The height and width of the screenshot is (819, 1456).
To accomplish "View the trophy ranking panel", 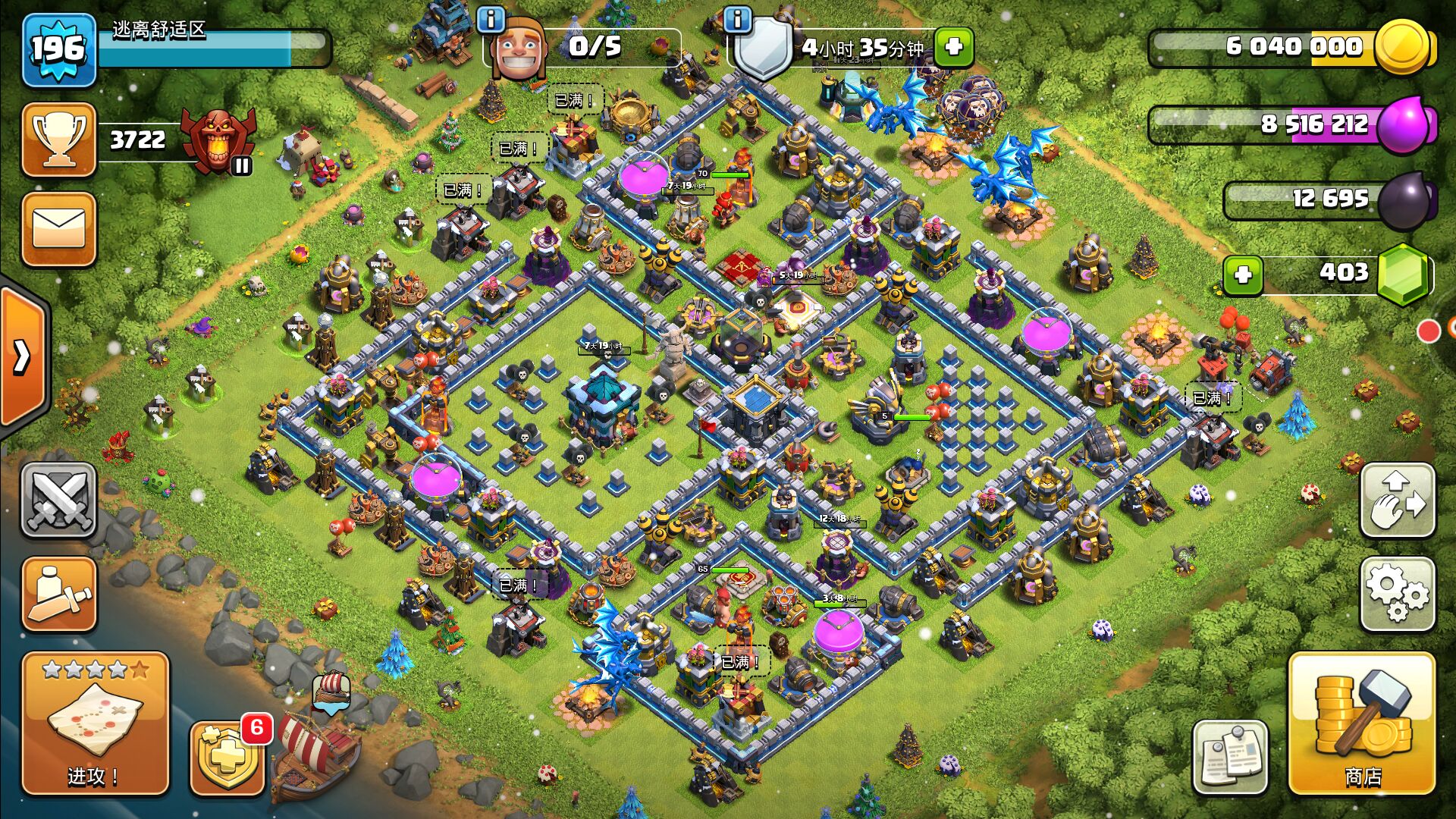I will click(x=58, y=140).
